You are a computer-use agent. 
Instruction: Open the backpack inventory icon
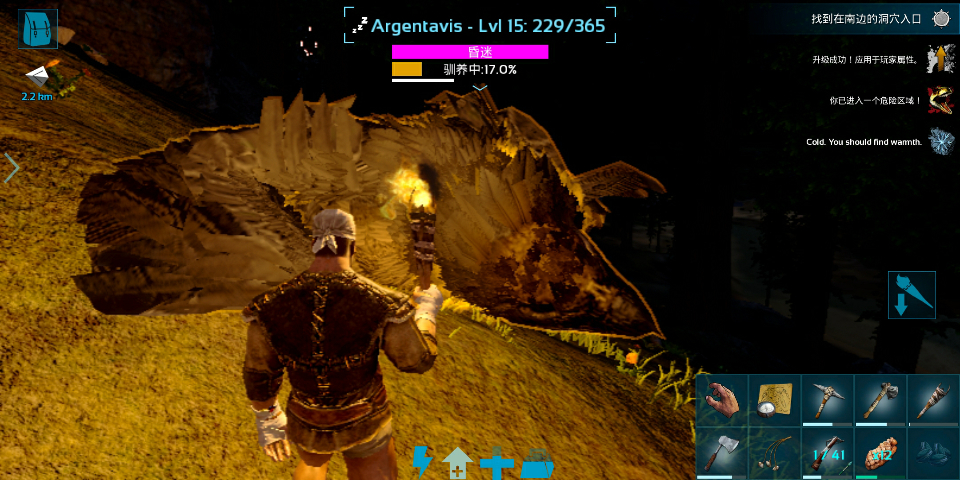38,30
